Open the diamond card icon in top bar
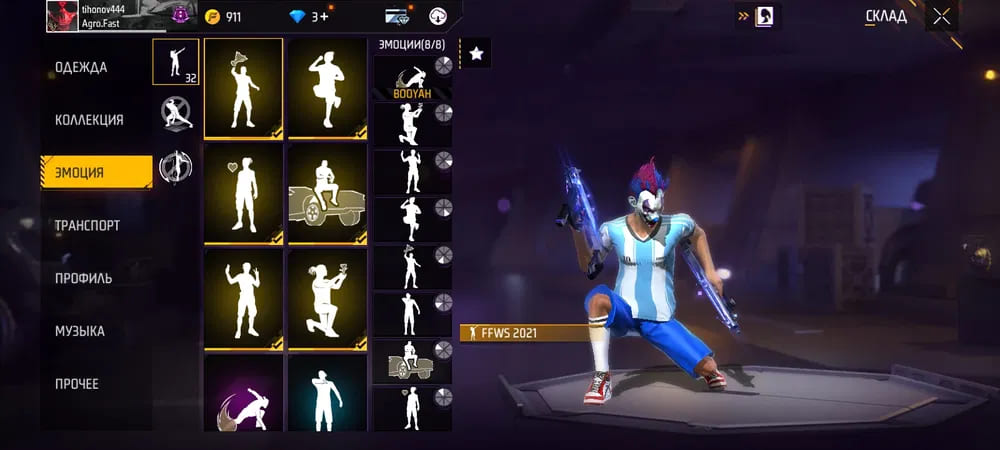This screenshot has width=1000, height=450. [397, 16]
